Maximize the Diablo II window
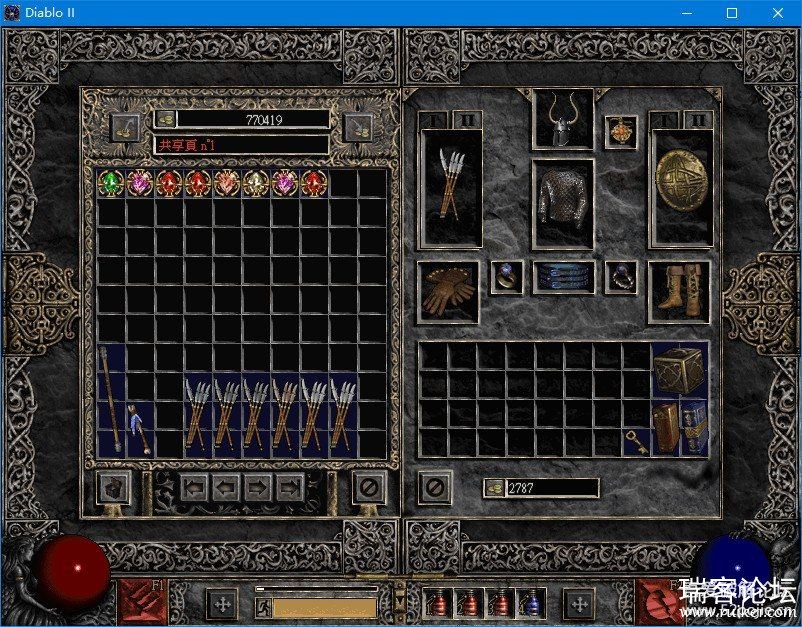Screen dimensions: 802x627 click(732, 13)
